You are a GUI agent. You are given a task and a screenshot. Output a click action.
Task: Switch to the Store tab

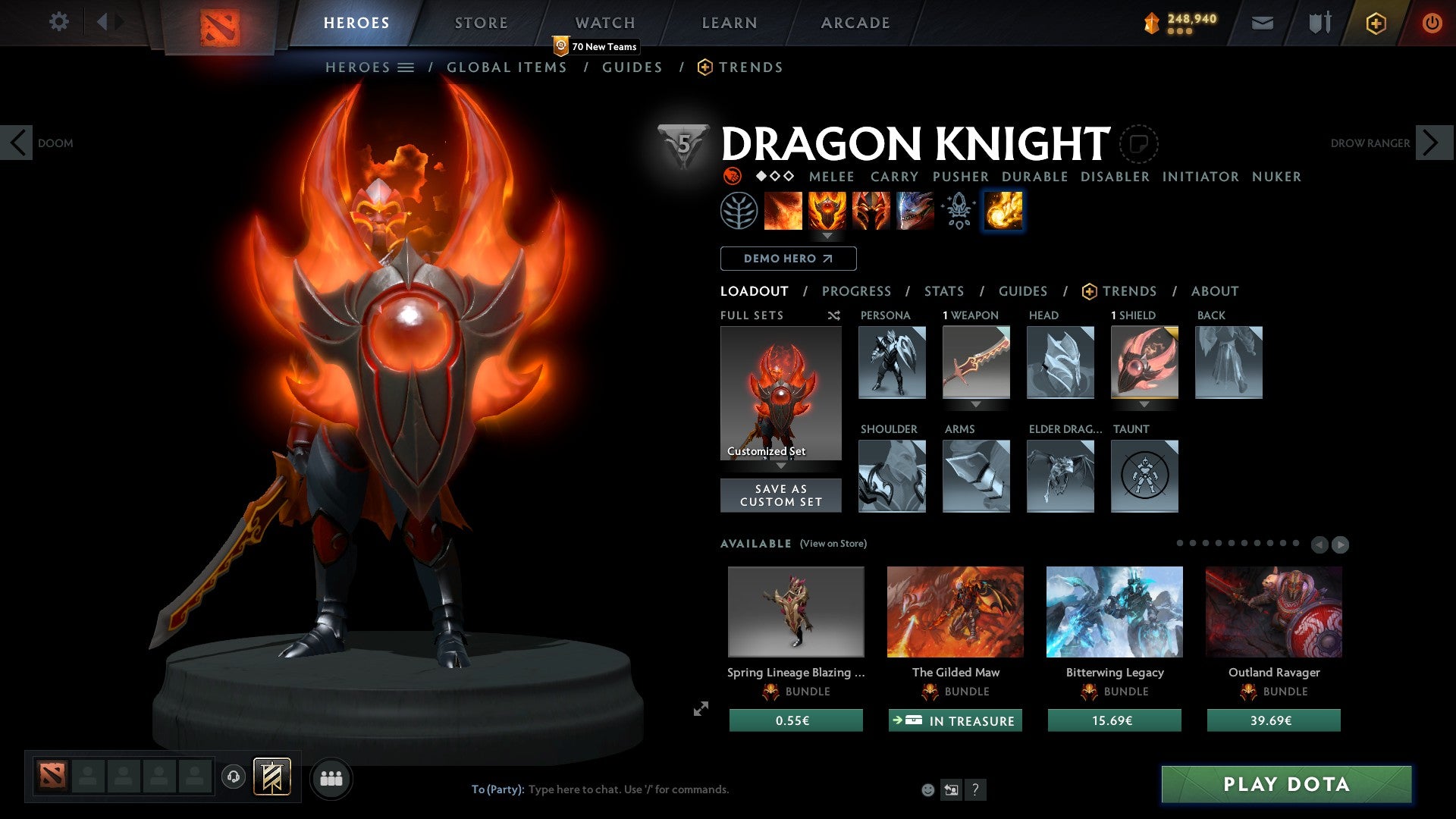click(480, 22)
